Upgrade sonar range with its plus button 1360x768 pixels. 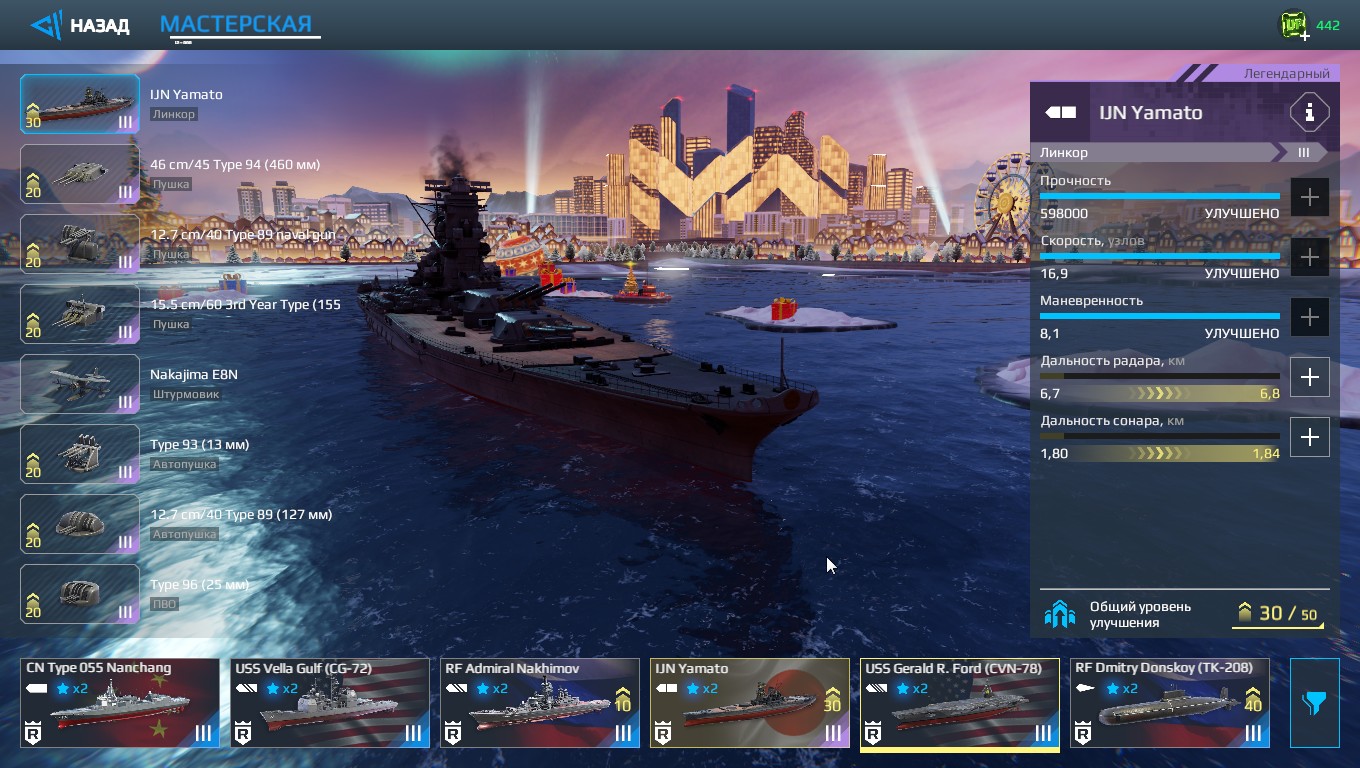pos(1309,437)
